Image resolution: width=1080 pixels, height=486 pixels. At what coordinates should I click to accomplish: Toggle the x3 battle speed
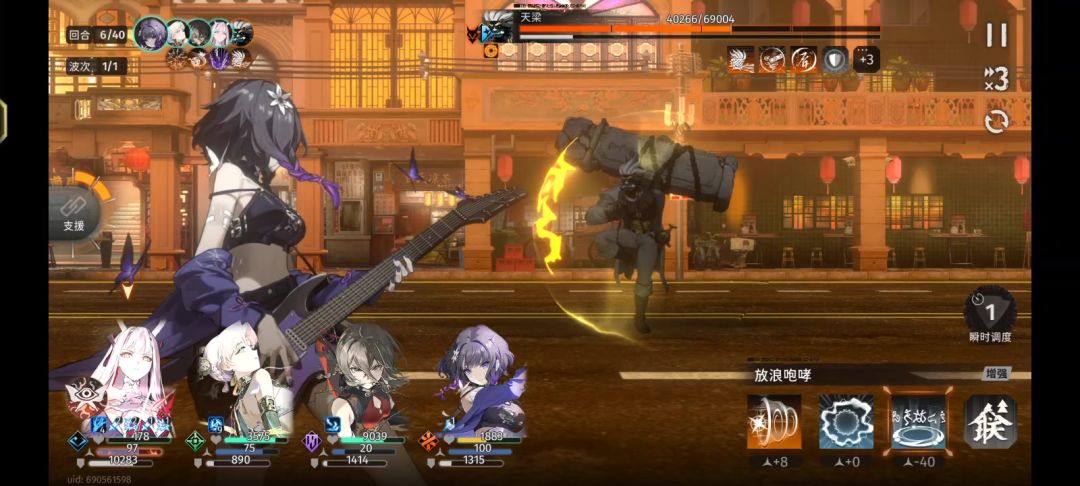coord(996,78)
